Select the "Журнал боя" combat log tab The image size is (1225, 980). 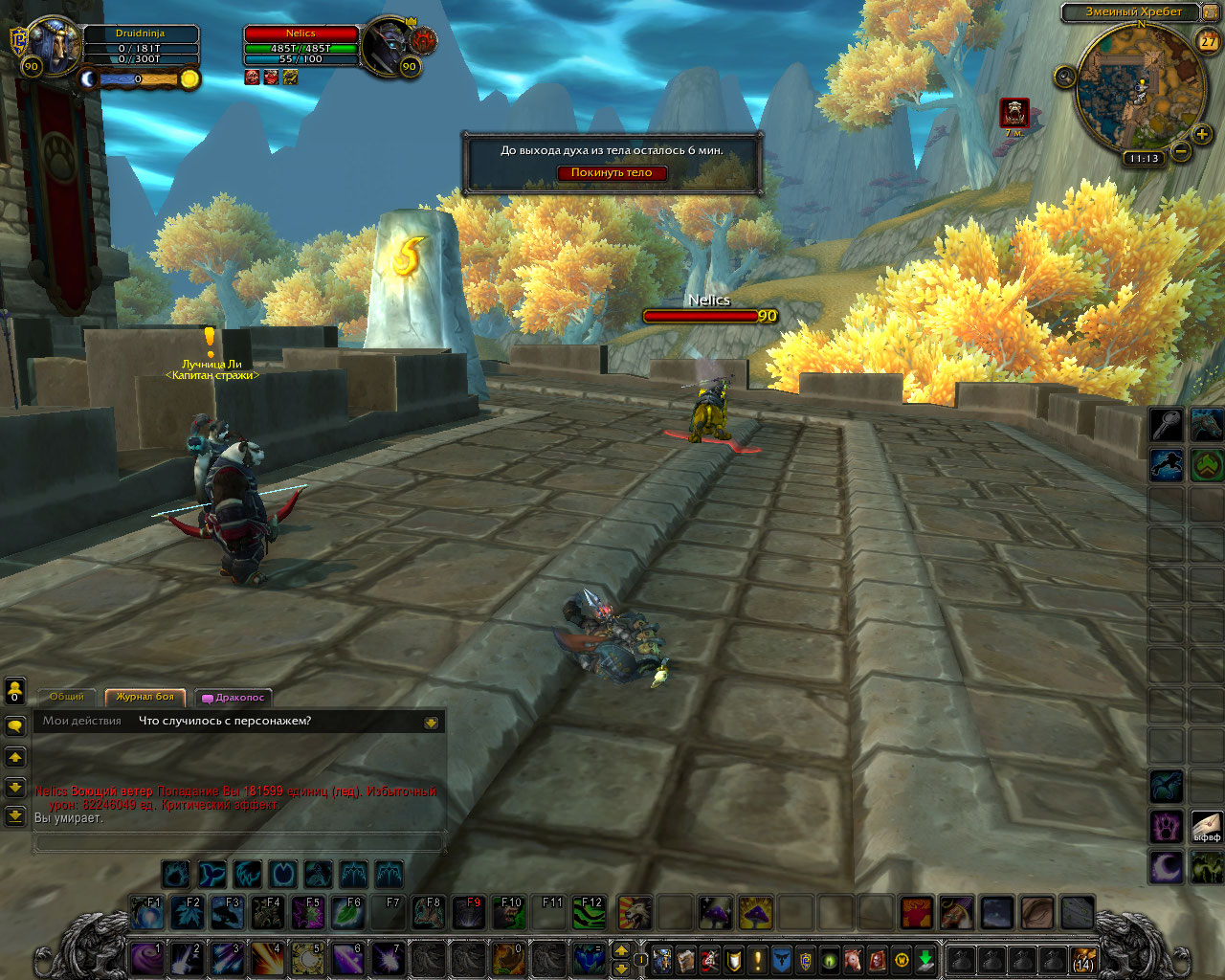pyautogui.click(x=145, y=697)
